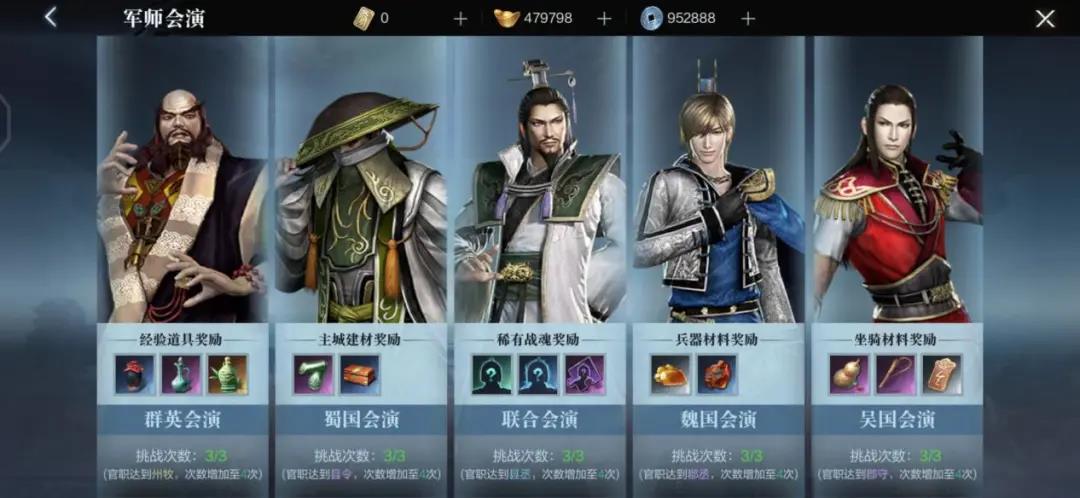This screenshot has width=1080, height=498.
Task: View the purple war soul reward
Action: pos(584,374)
